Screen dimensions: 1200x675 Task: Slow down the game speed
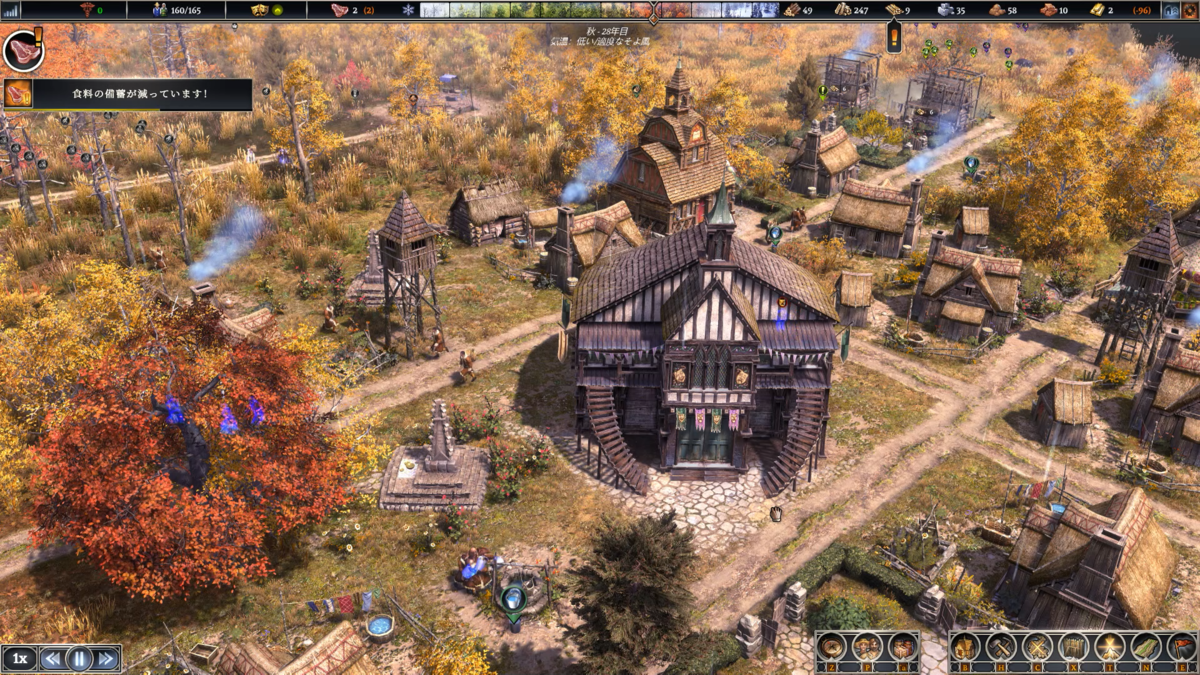[x=52, y=658]
